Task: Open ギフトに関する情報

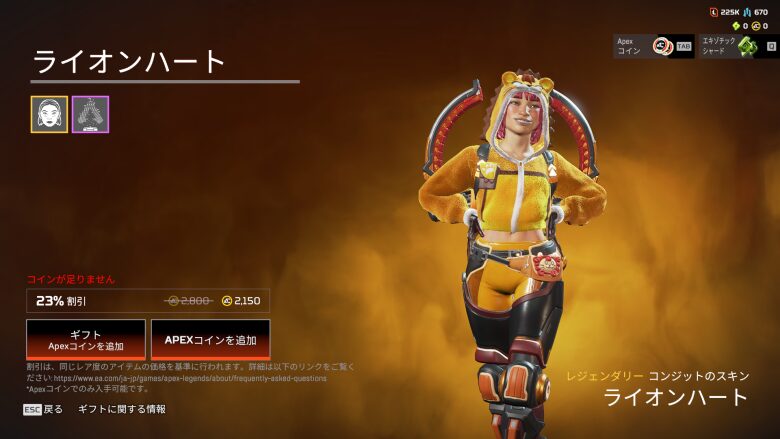Action: tap(122, 409)
